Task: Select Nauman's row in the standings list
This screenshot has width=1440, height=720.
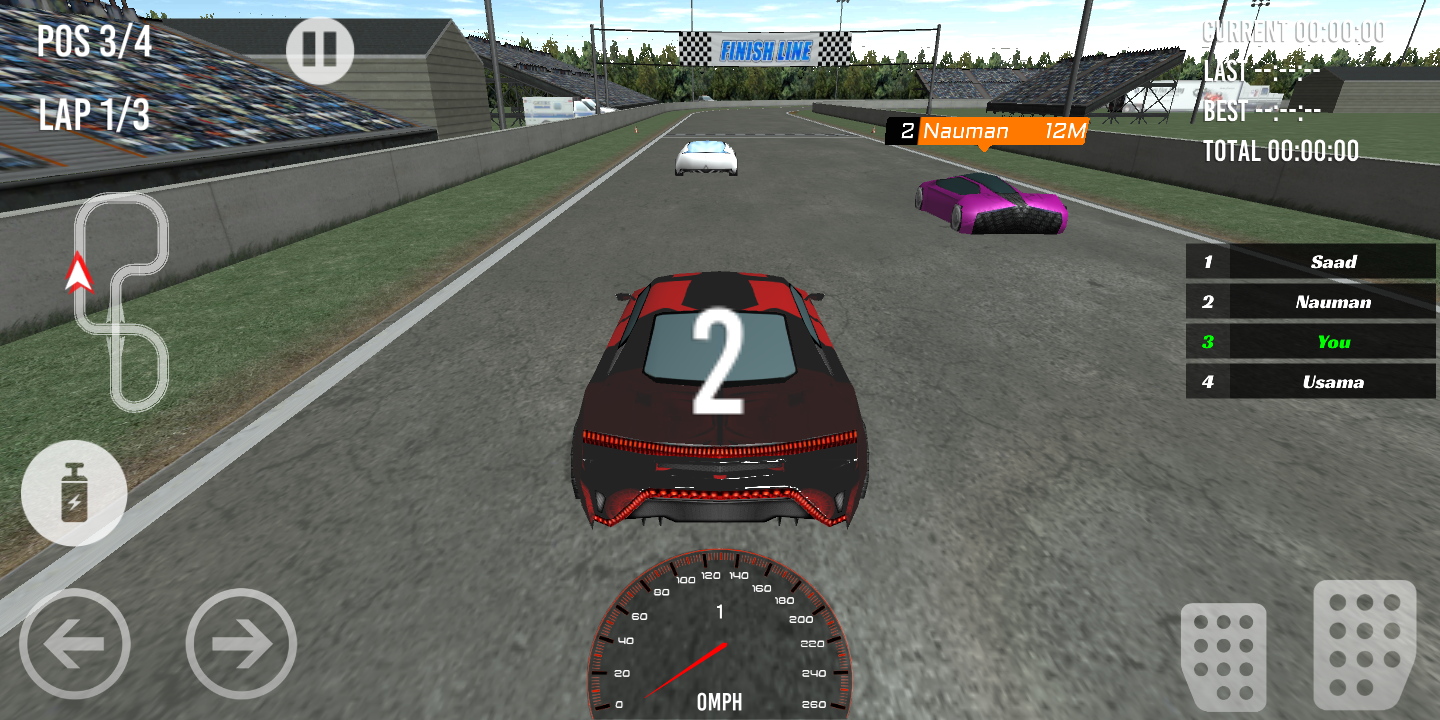Action: tap(1311, 302)
